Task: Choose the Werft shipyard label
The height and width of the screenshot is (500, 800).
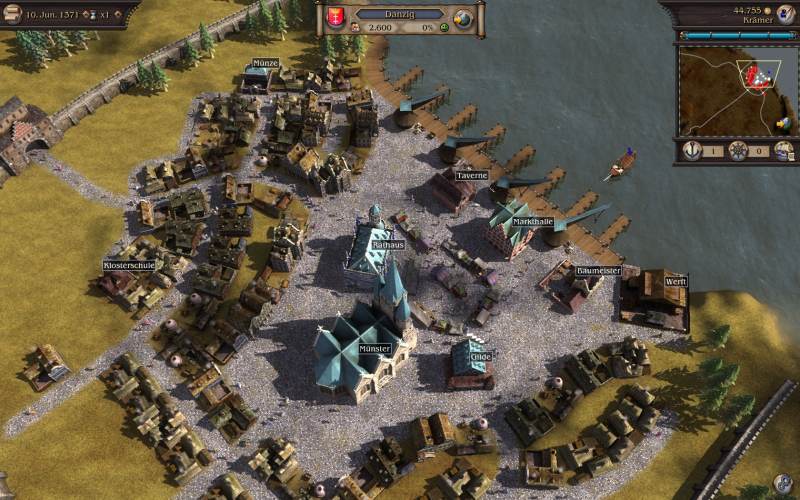Action: [676, 281]
